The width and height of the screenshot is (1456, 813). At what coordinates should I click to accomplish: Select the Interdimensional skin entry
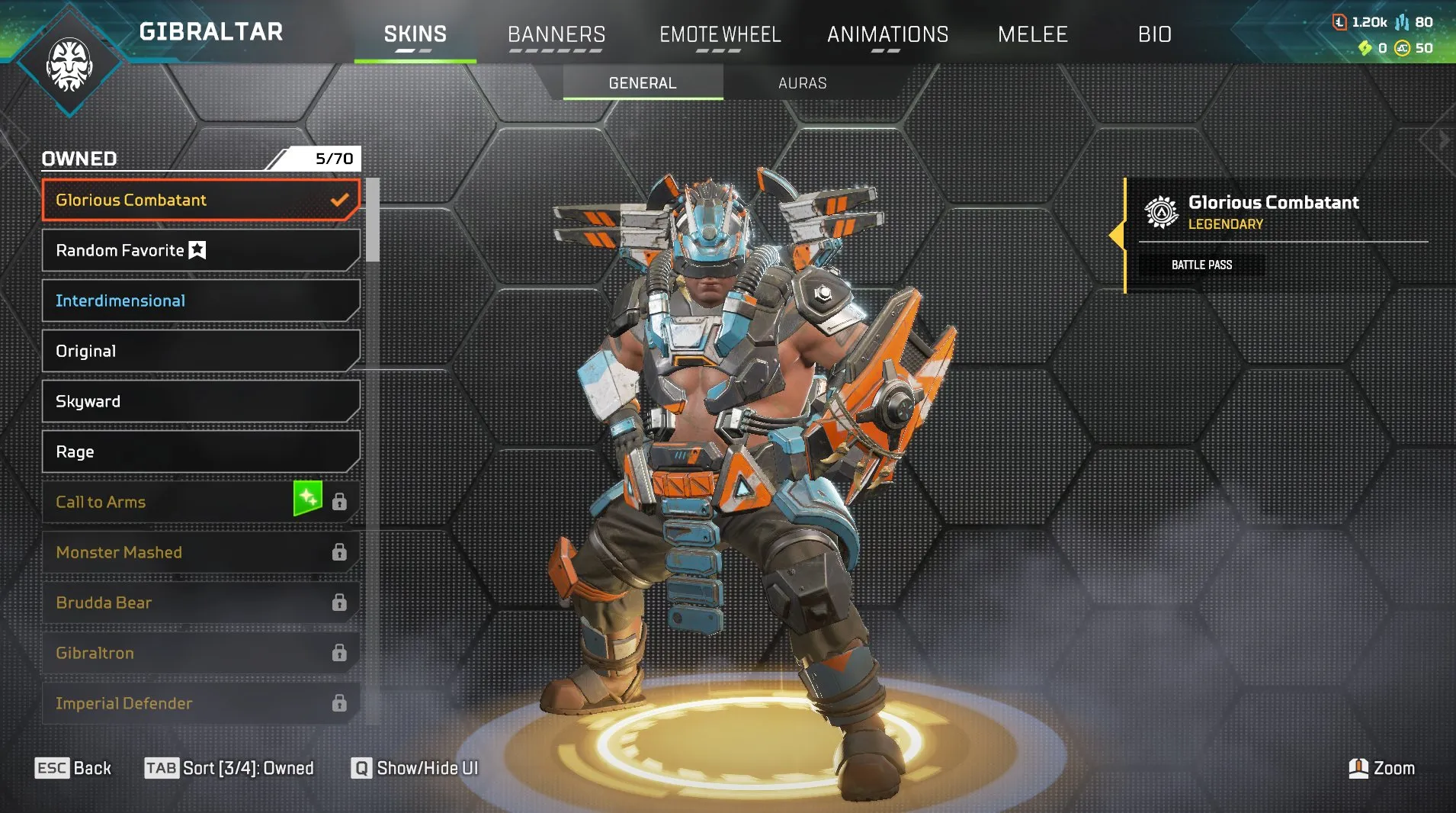[x=119, y=300]
